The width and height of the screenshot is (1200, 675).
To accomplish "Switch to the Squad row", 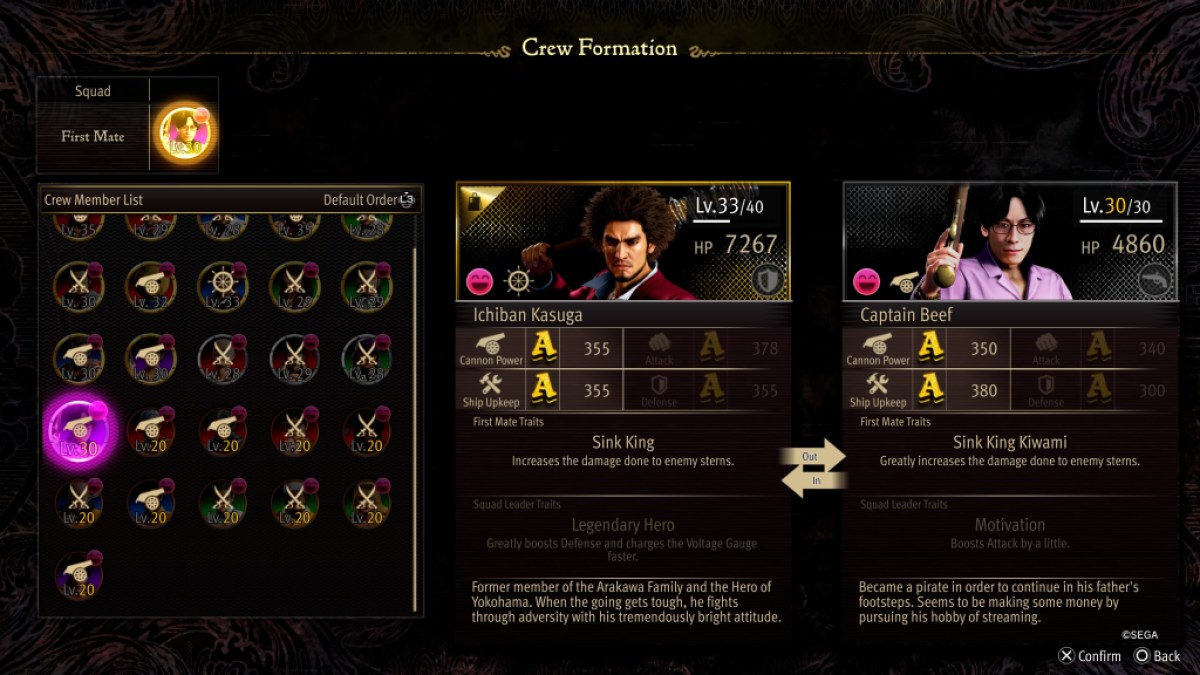I will pos(93,91).
